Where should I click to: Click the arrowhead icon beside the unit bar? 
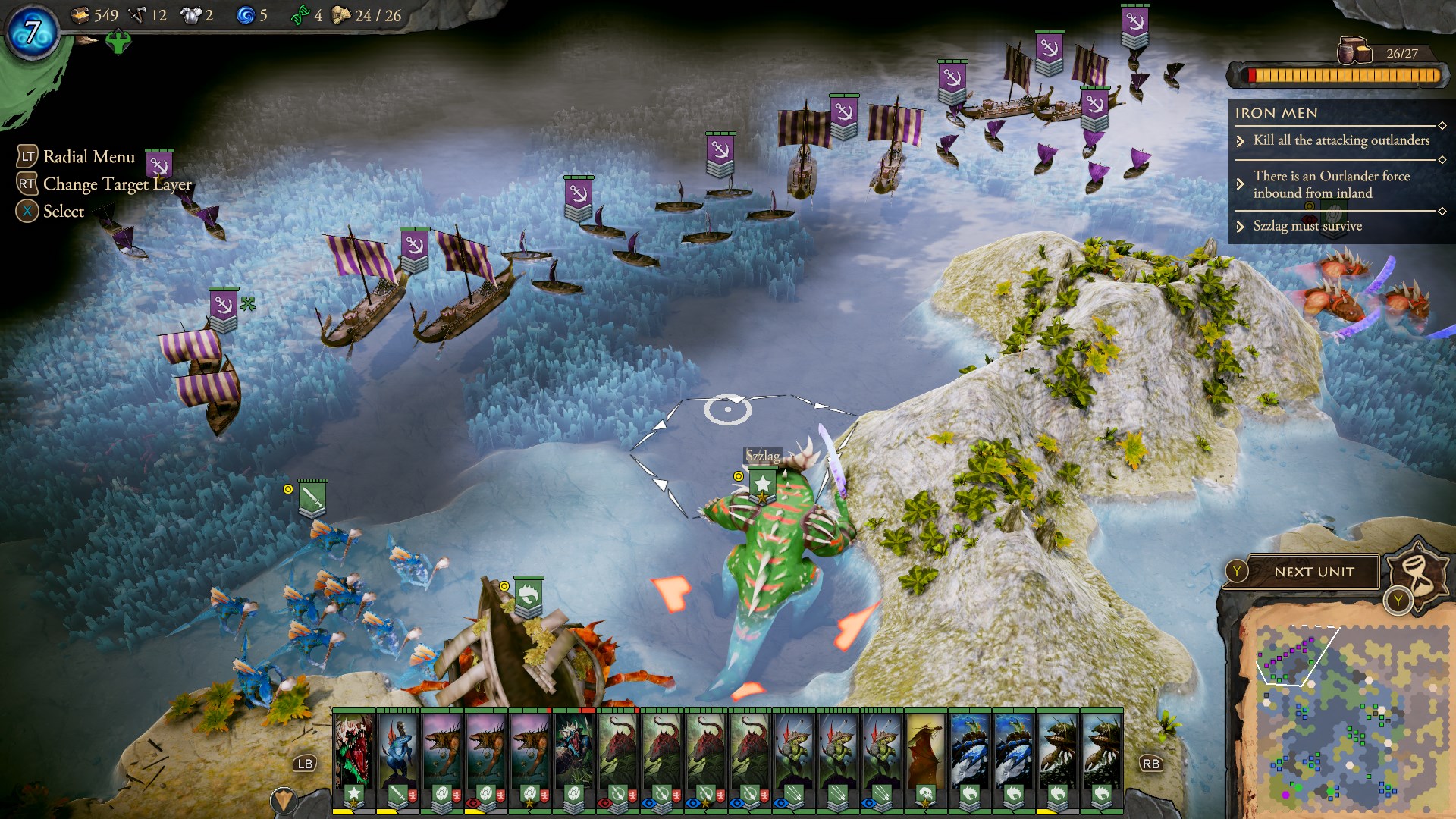(283, 800)
